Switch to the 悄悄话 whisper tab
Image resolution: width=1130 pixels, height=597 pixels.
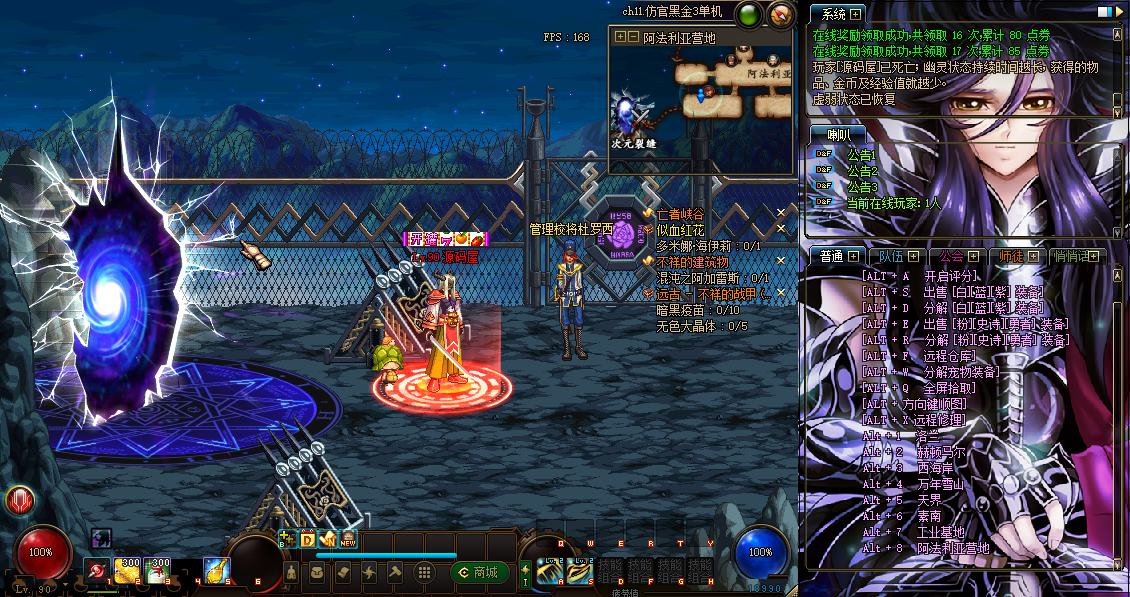point(1072,256)
